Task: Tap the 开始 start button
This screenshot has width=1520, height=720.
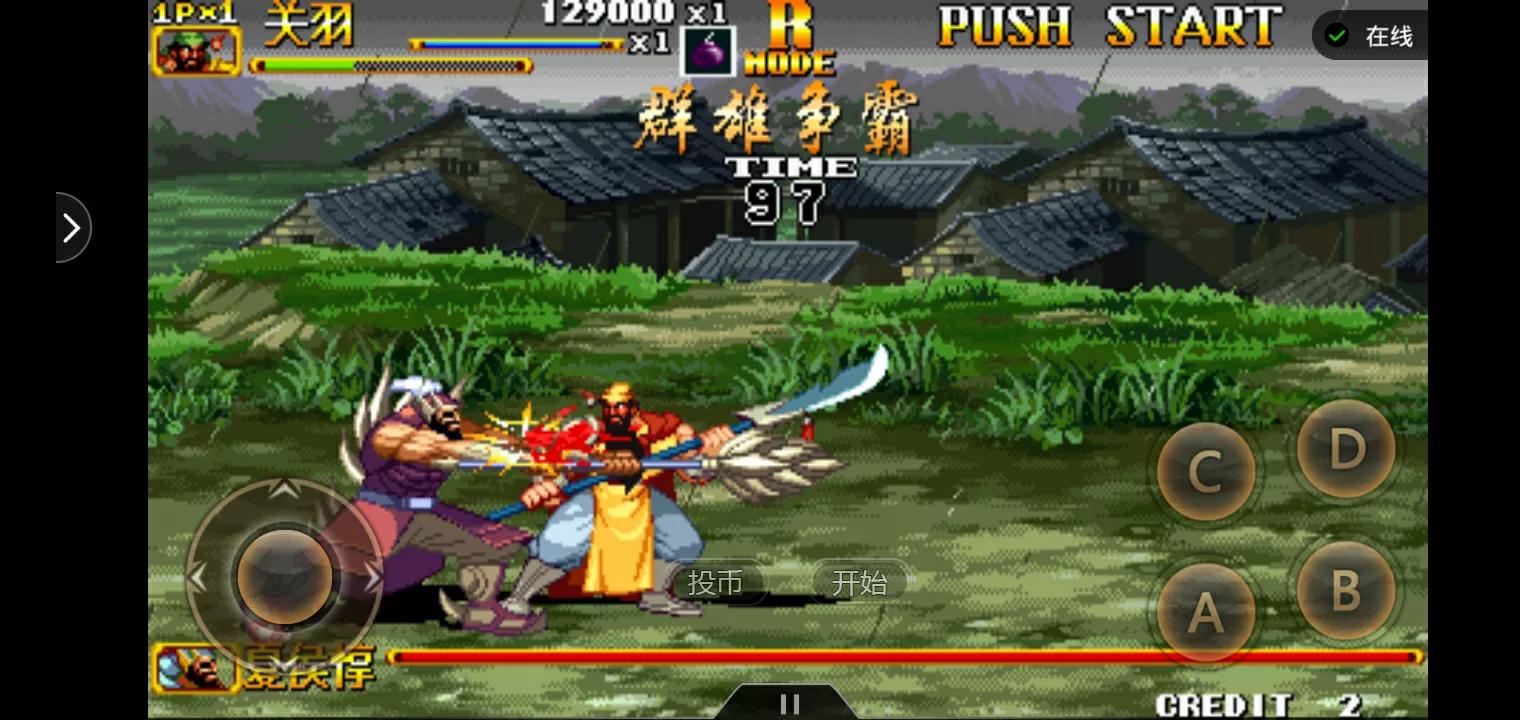Action: [859, 583]
